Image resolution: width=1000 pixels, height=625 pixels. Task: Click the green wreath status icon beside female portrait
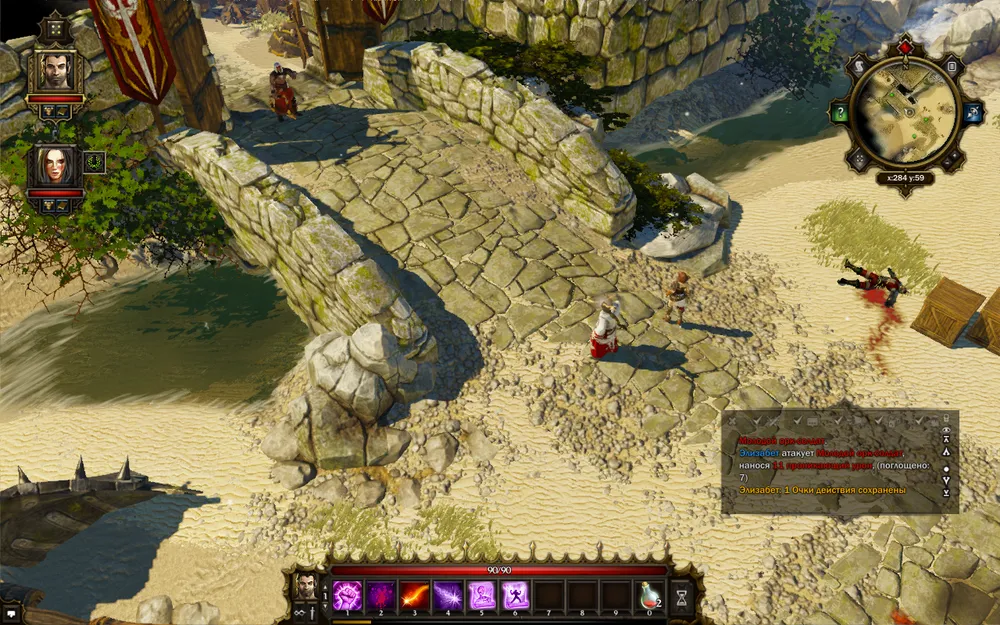[94, 161]
